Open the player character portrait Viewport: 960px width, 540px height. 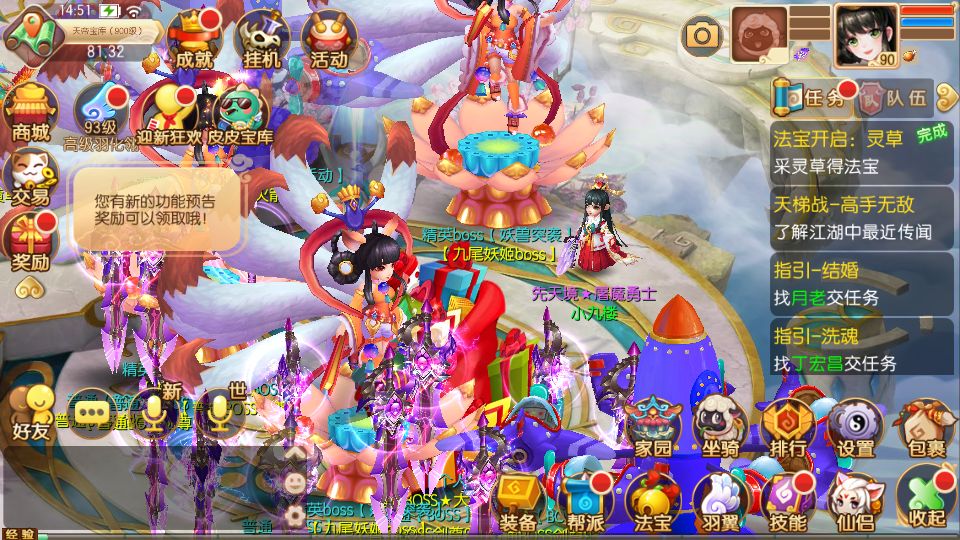865,35
